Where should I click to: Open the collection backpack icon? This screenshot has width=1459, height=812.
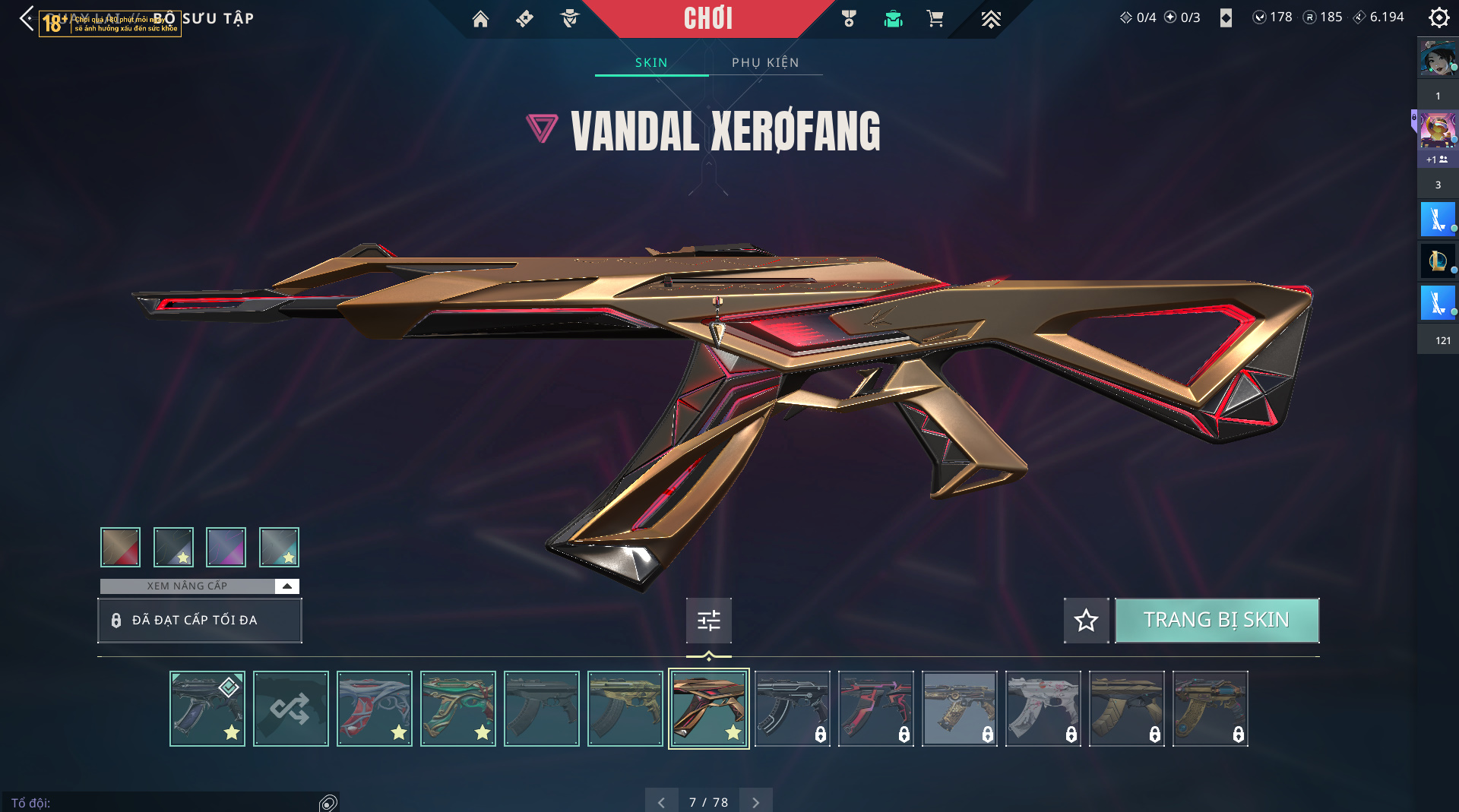point(893,19)
